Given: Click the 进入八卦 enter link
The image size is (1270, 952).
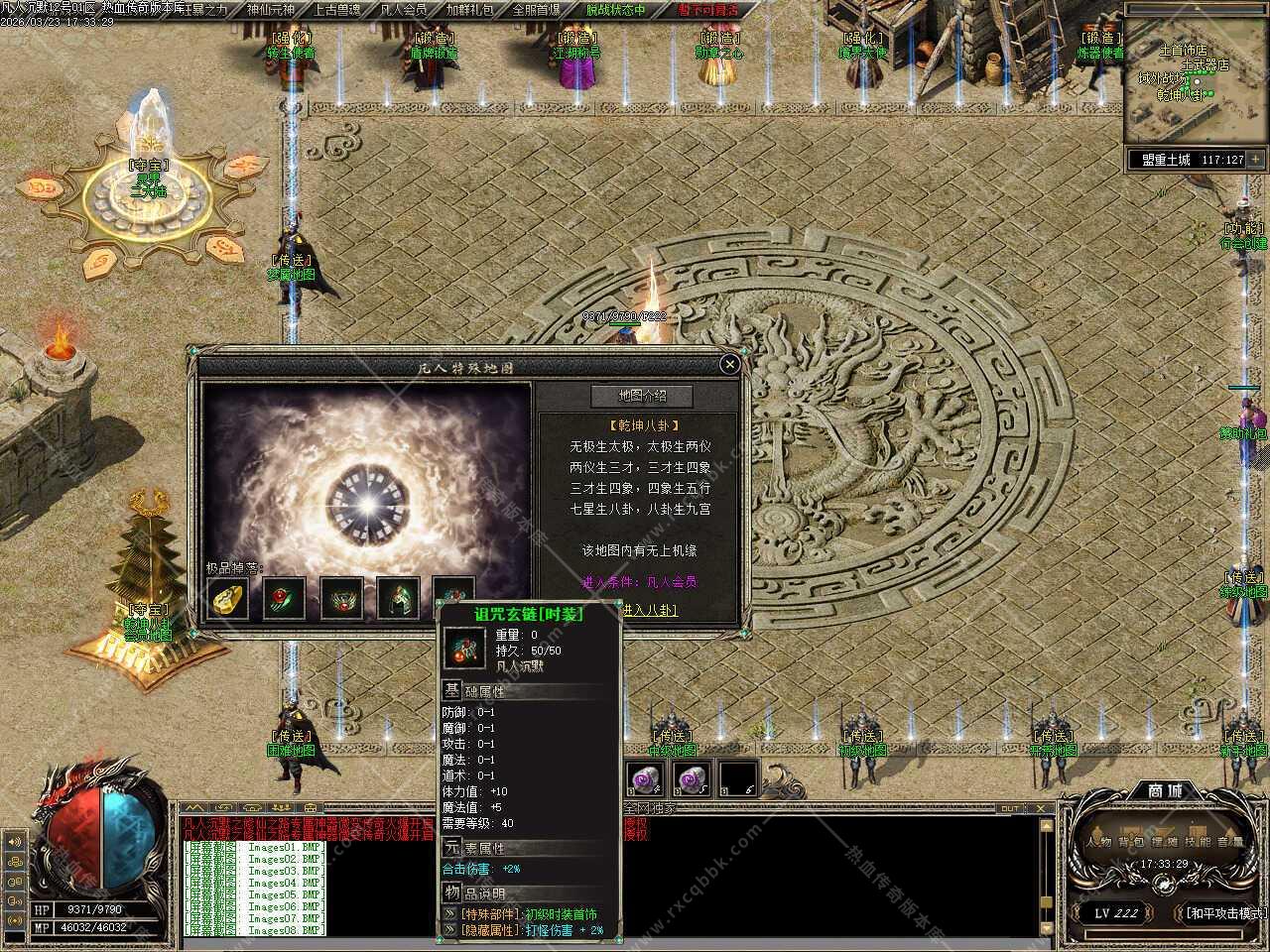Looking at the screenshot, I should coord(650,611).
